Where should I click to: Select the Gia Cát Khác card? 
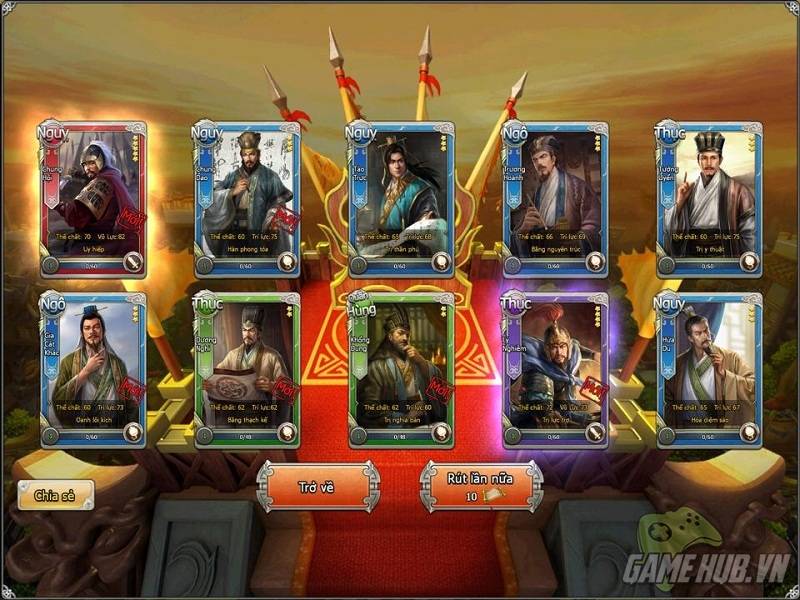(x=93, y=370)
